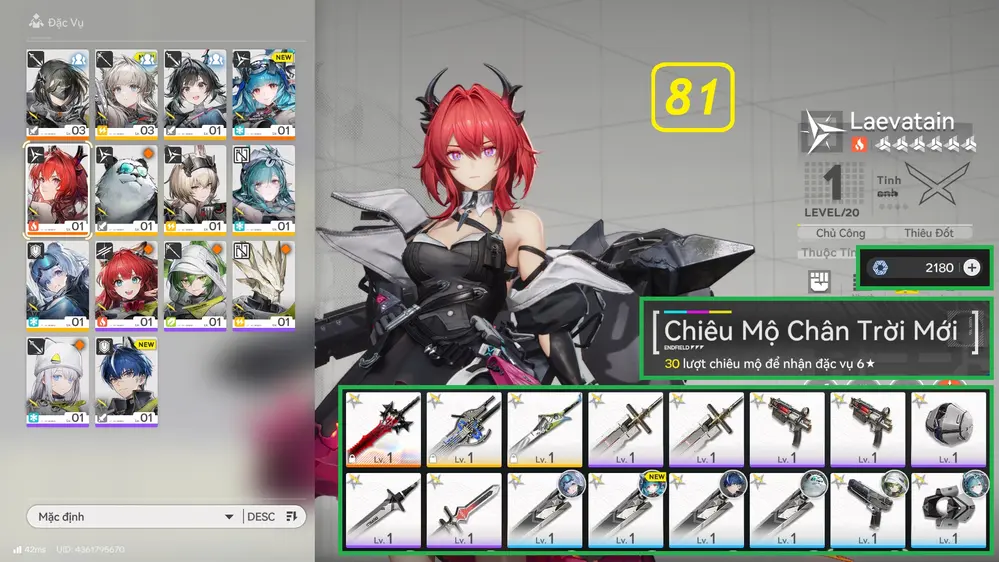Pick the weapon slot marked NEW
The width and height of the screenshot is (999, 562).
(625, 508)
